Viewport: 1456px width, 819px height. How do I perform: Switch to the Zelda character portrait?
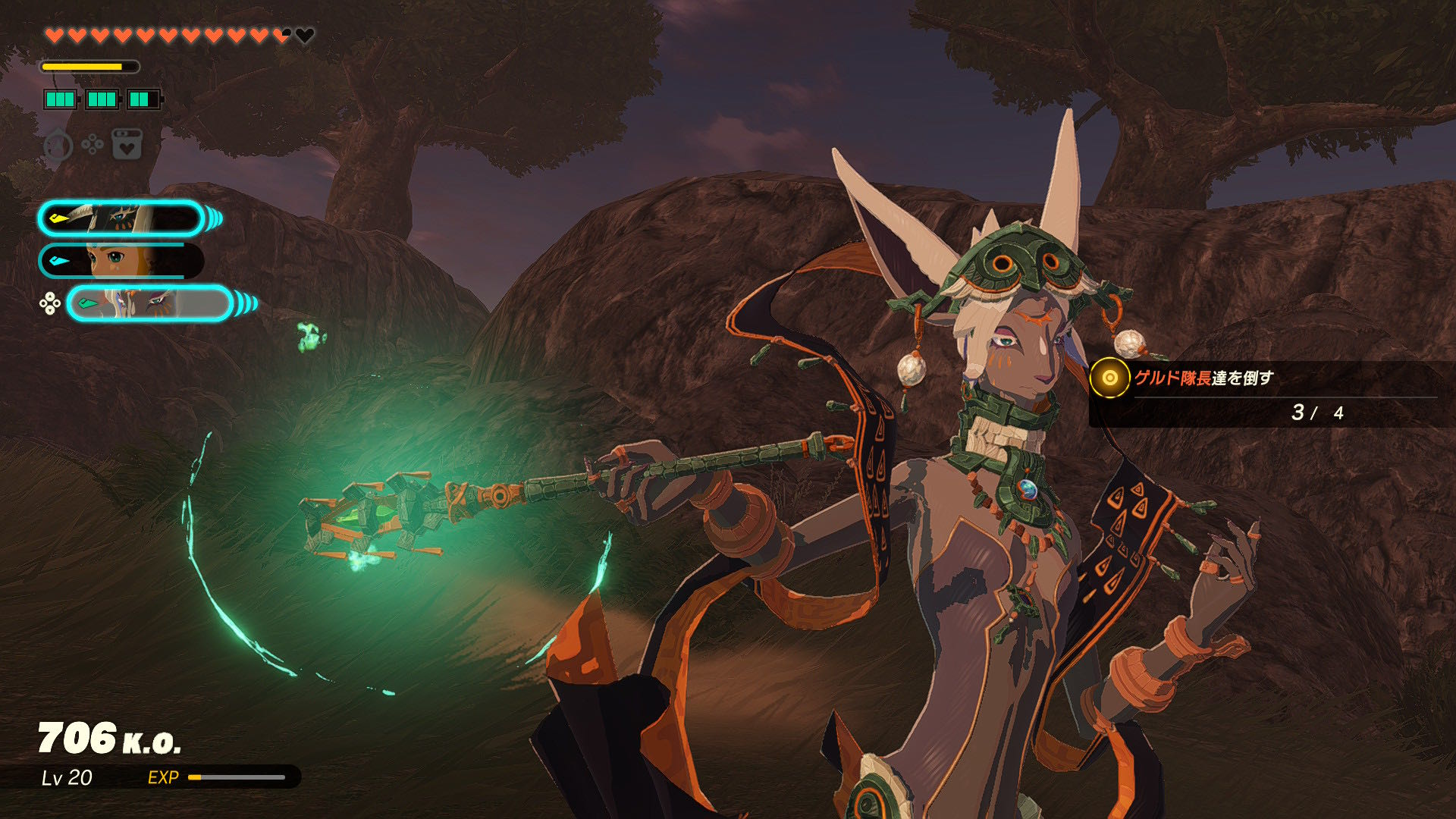click(x=121, y=261)
